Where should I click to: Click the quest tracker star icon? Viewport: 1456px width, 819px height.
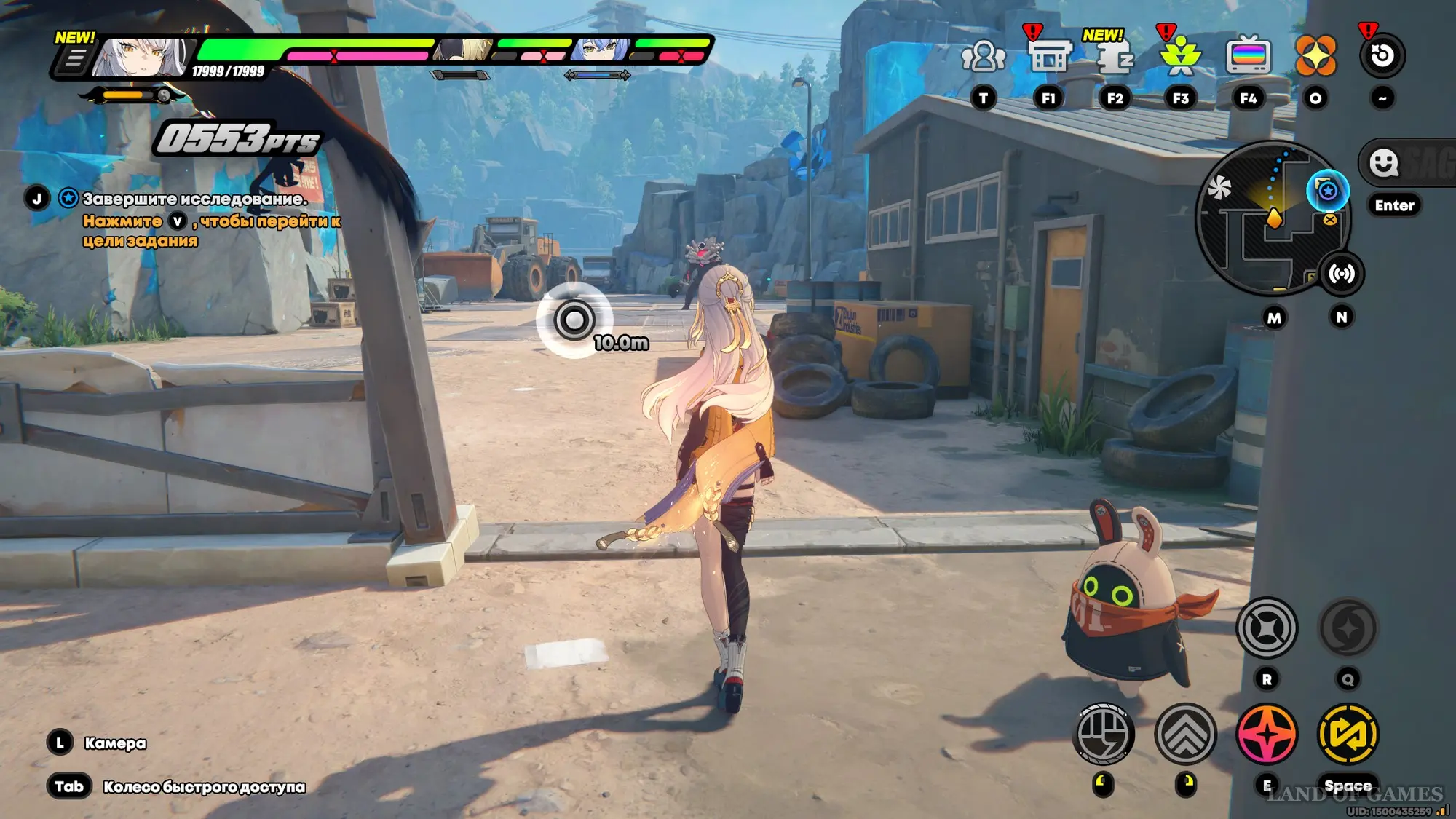point(68,198)
